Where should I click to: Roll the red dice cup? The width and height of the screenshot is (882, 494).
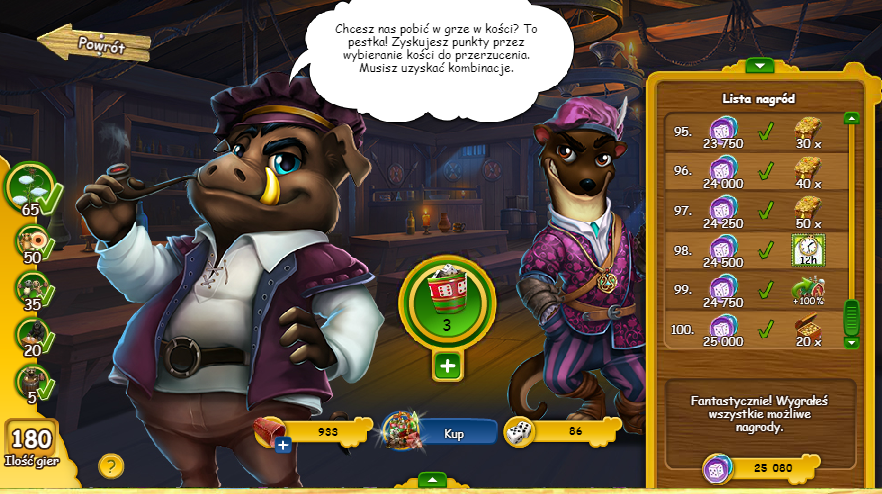coord(447,297)
